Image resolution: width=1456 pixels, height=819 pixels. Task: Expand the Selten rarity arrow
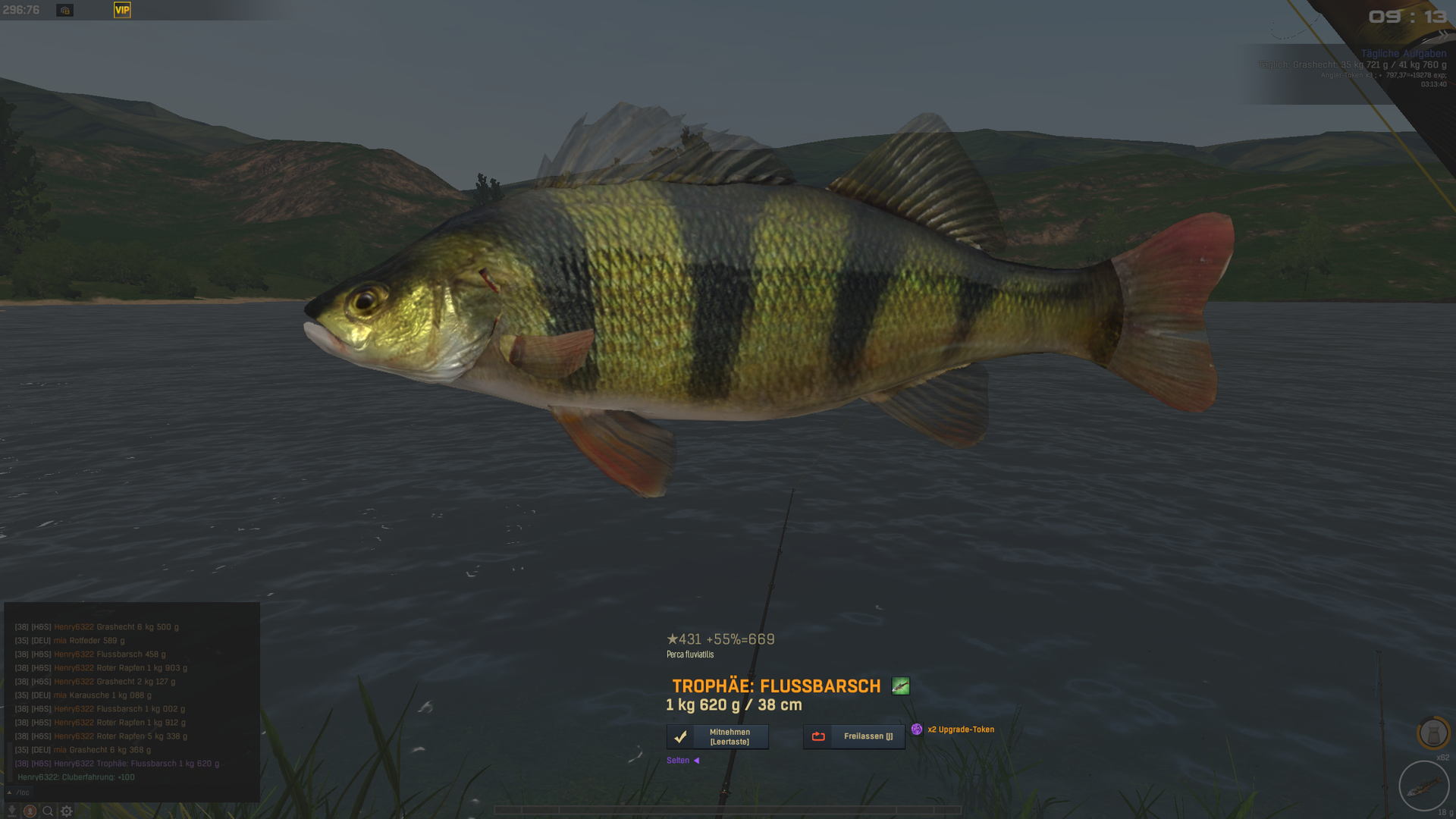pyautogui.click(x=696, y=761)
